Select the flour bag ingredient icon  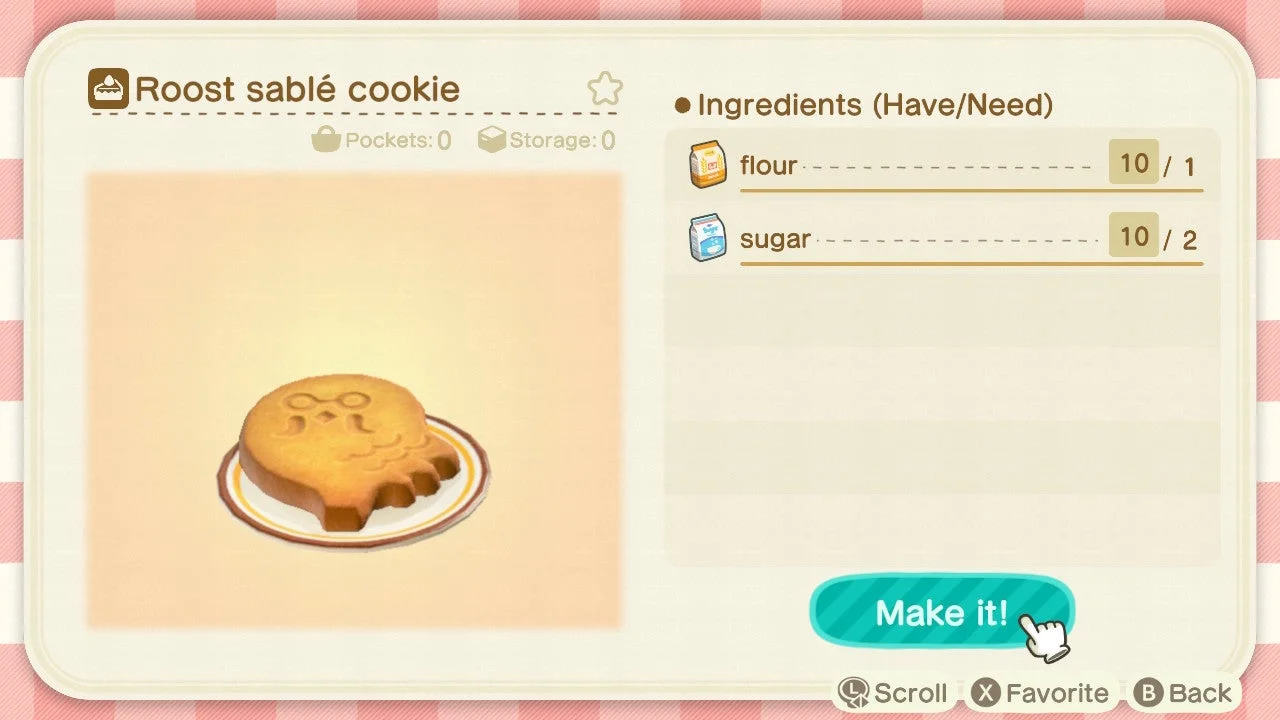707,165
